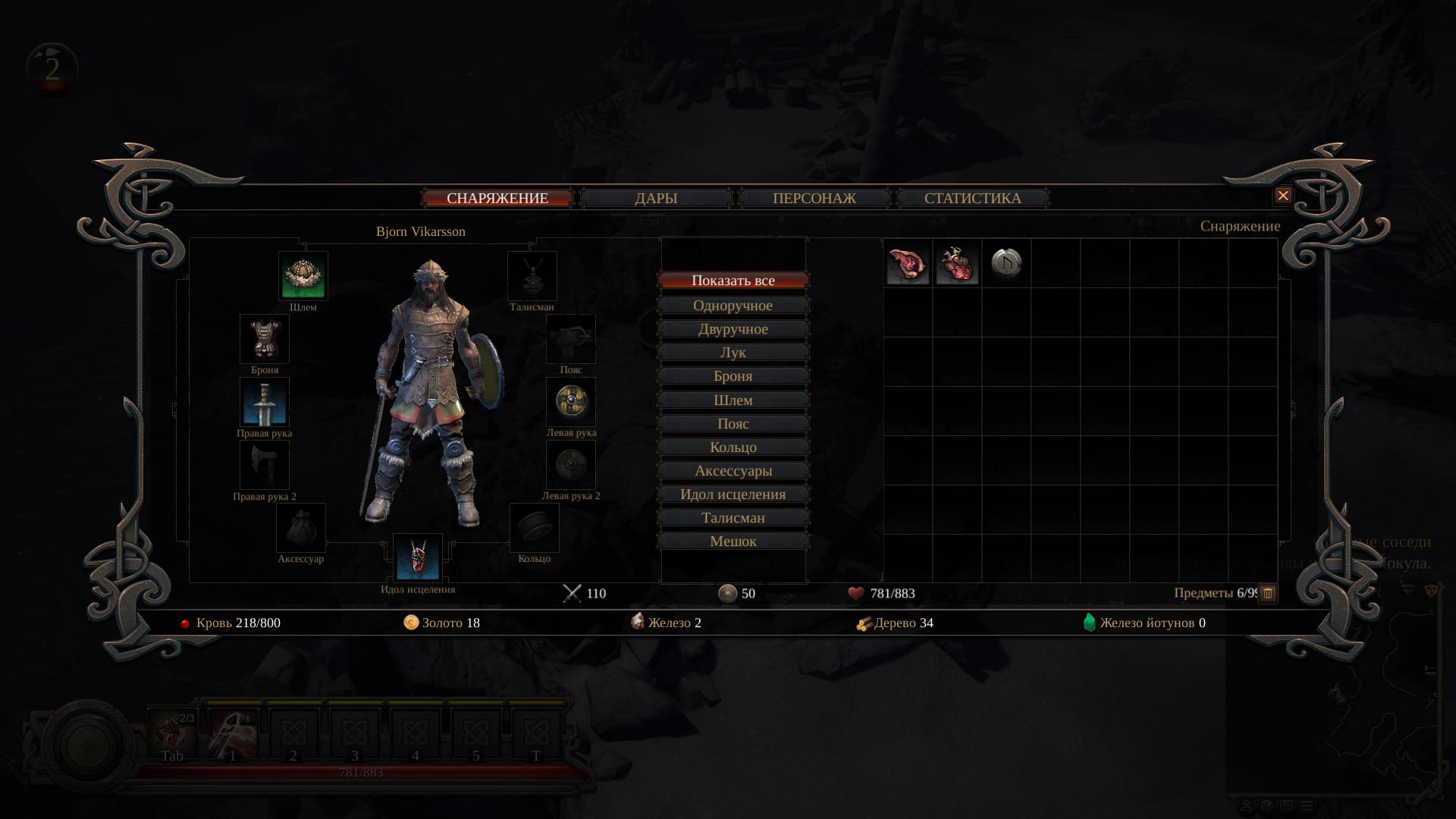The image size is (1456, 819).
Task: Filter inventory by Двуручное
Action: click(733, 329)
